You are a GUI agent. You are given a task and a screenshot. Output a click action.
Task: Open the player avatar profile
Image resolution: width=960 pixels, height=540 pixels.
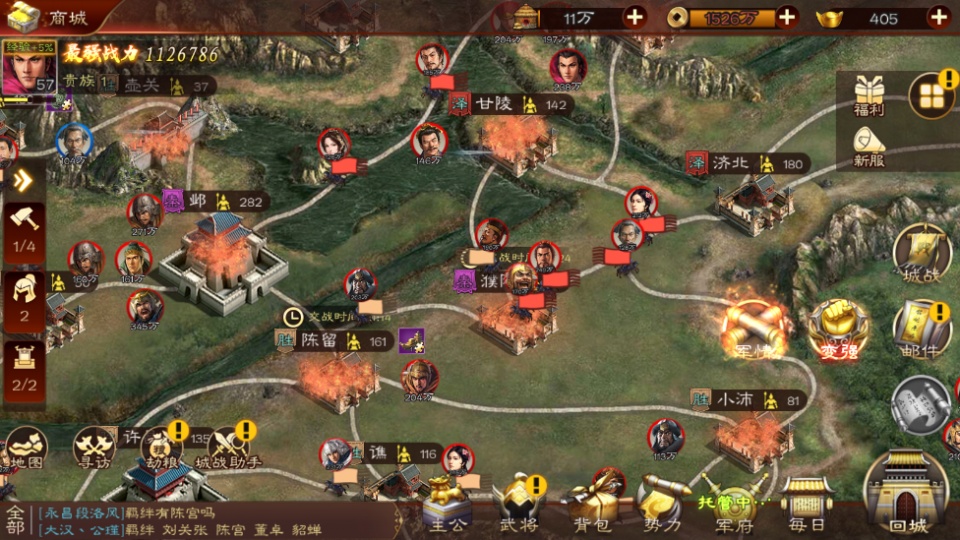click(x=28, y=70)
